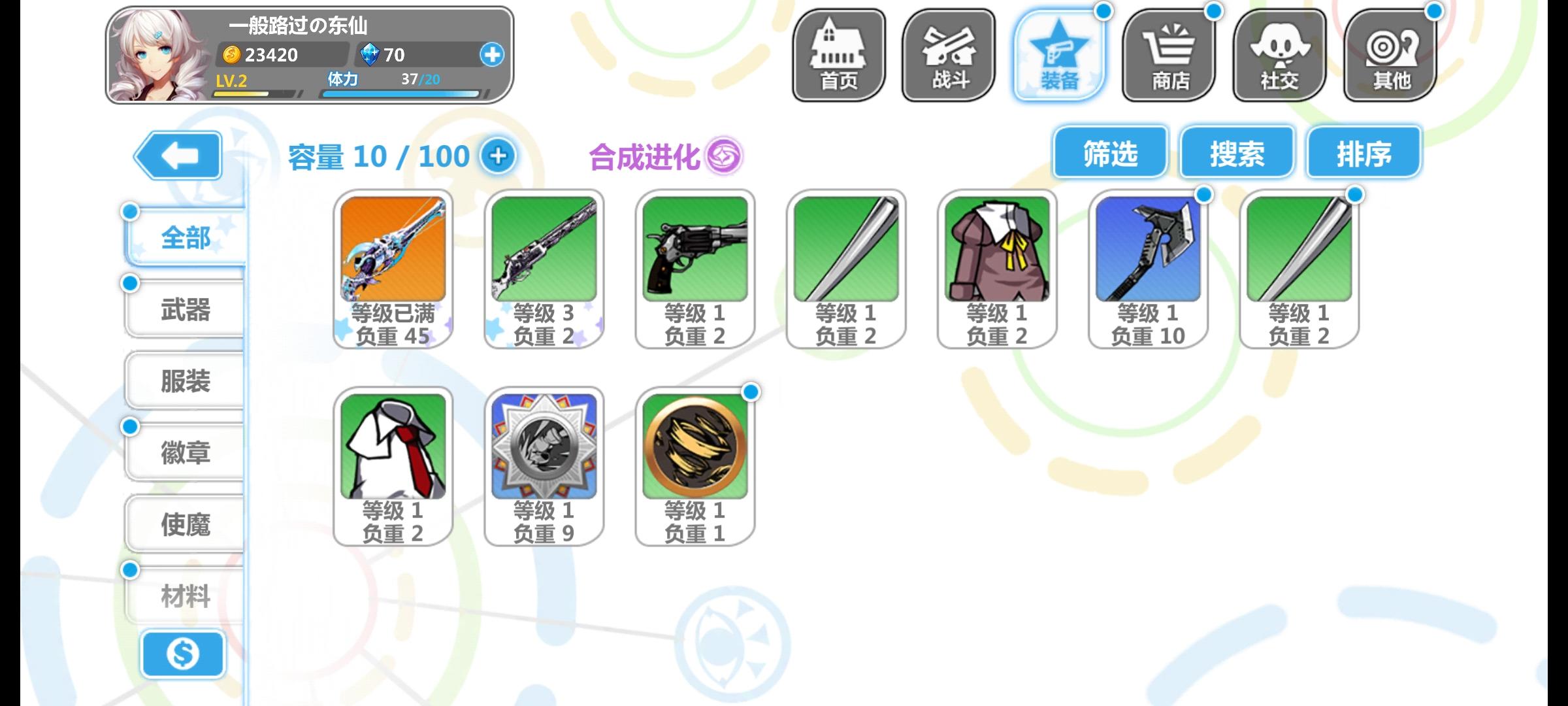Open the 首页 home screen
Screen dimensions: 1568x706
coord(838,56)
